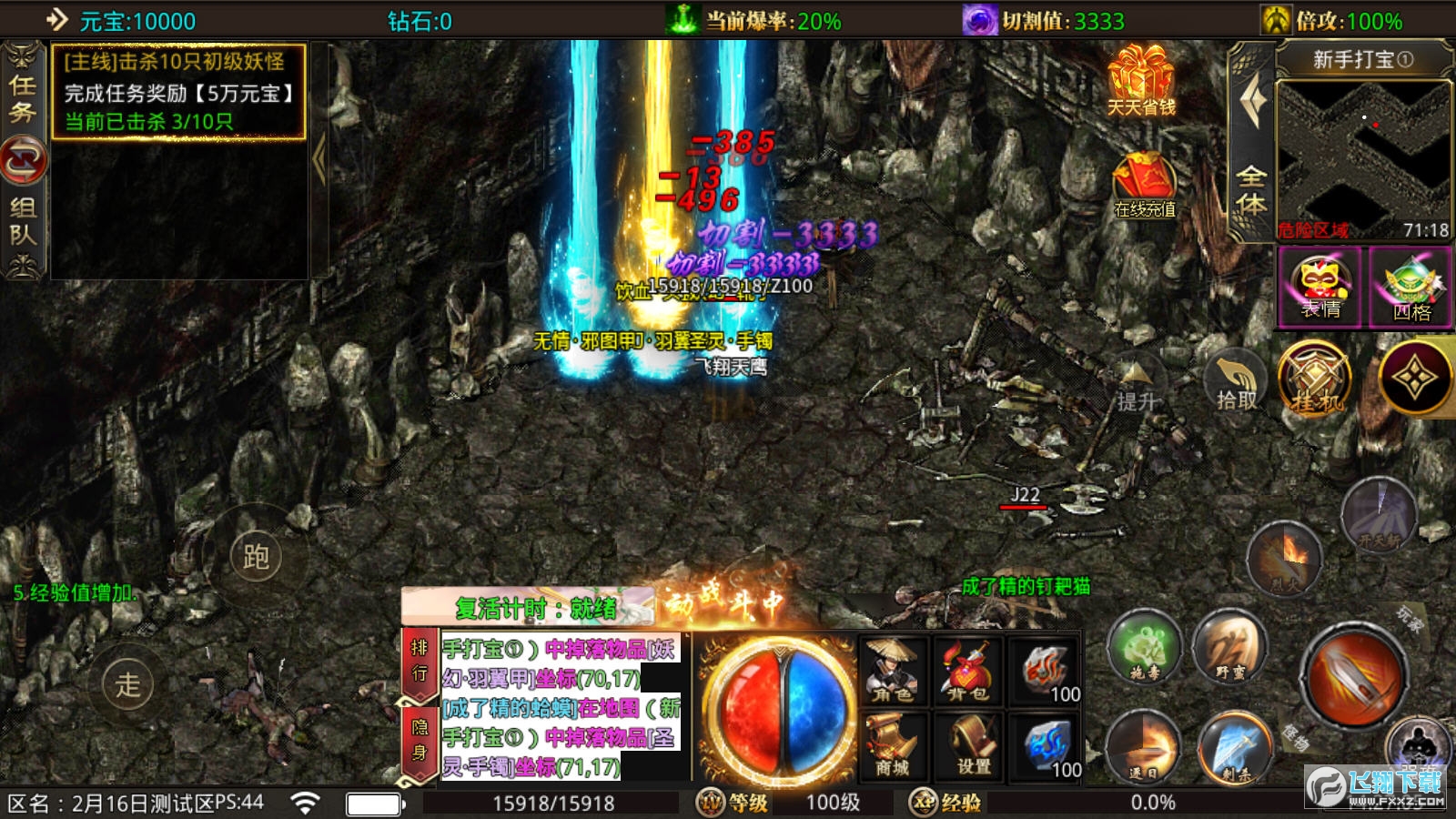1456x819 pixels.
Task: Cast the 野蛮 charge skill
Action: (1229, 648)
